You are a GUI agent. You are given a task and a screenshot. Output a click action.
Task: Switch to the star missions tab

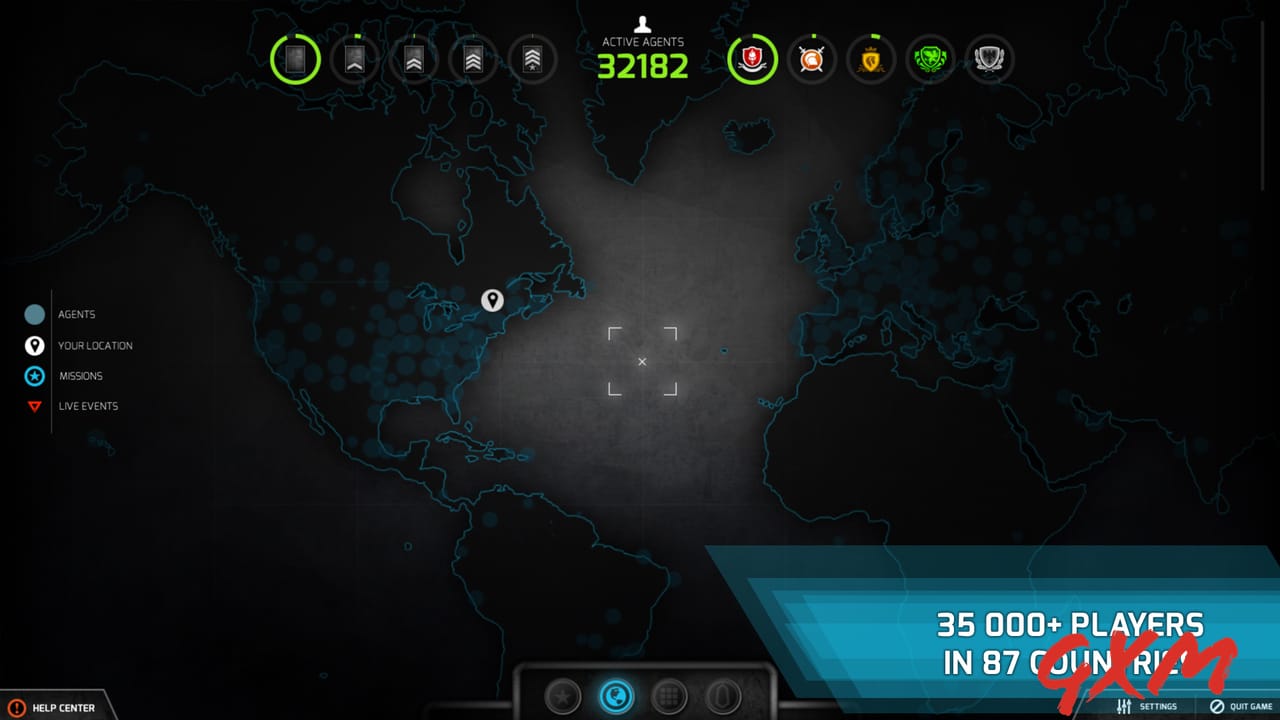563,697
